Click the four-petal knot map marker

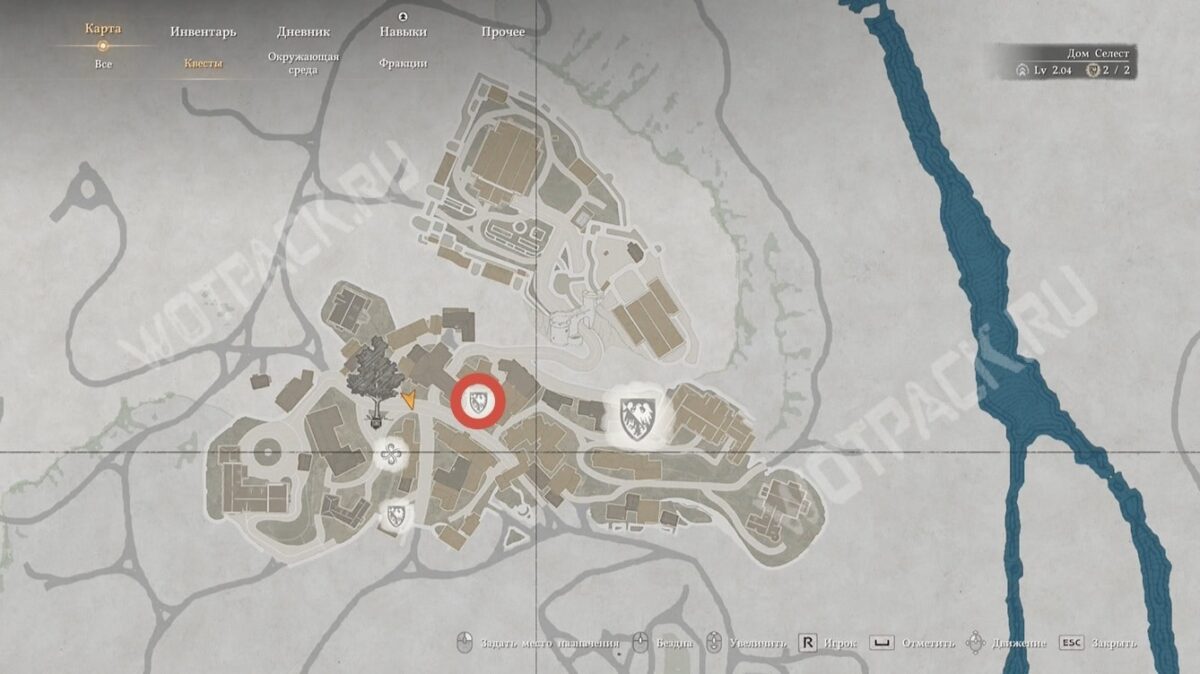click(391, 457)
